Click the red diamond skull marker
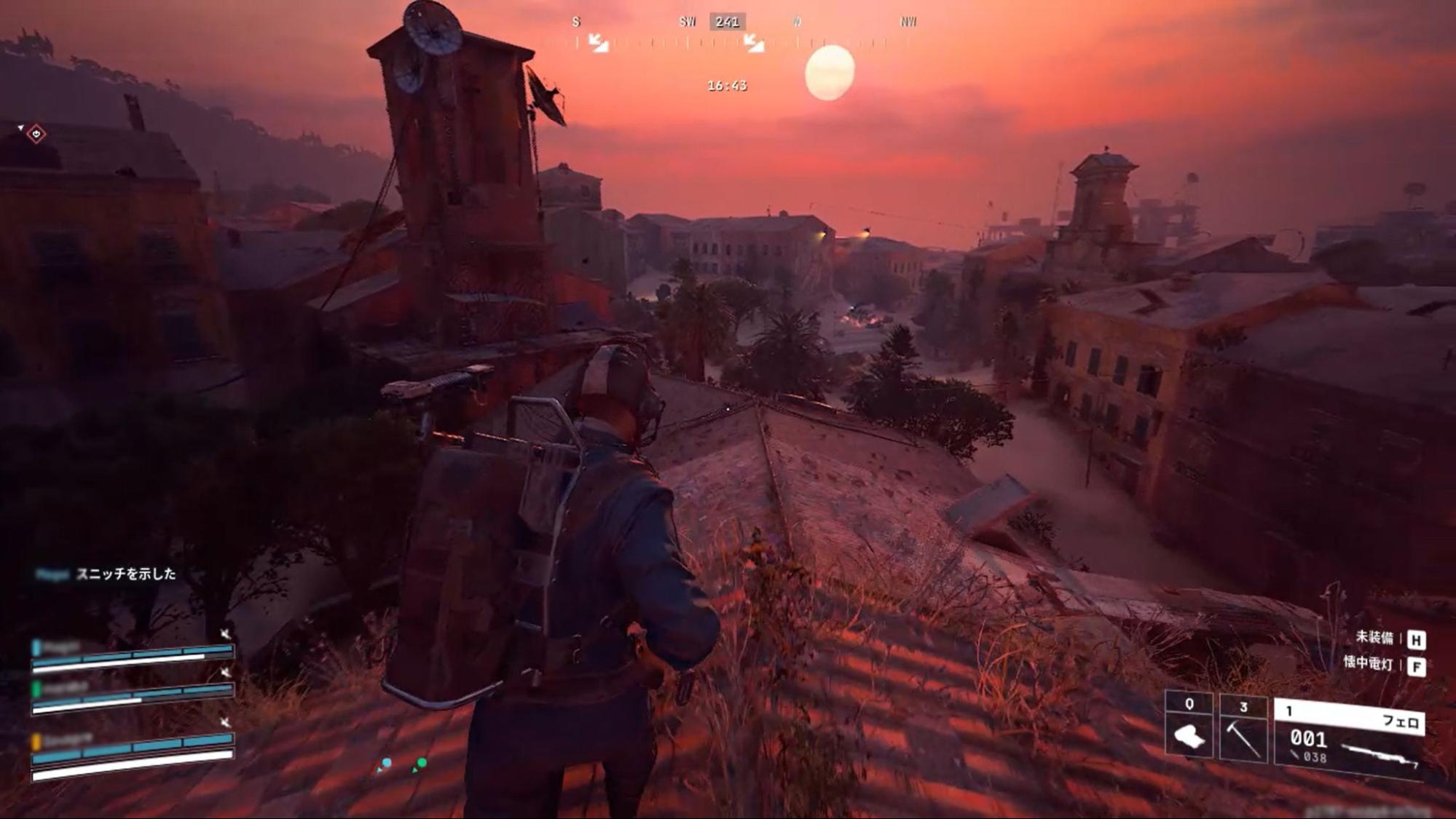 36,134
